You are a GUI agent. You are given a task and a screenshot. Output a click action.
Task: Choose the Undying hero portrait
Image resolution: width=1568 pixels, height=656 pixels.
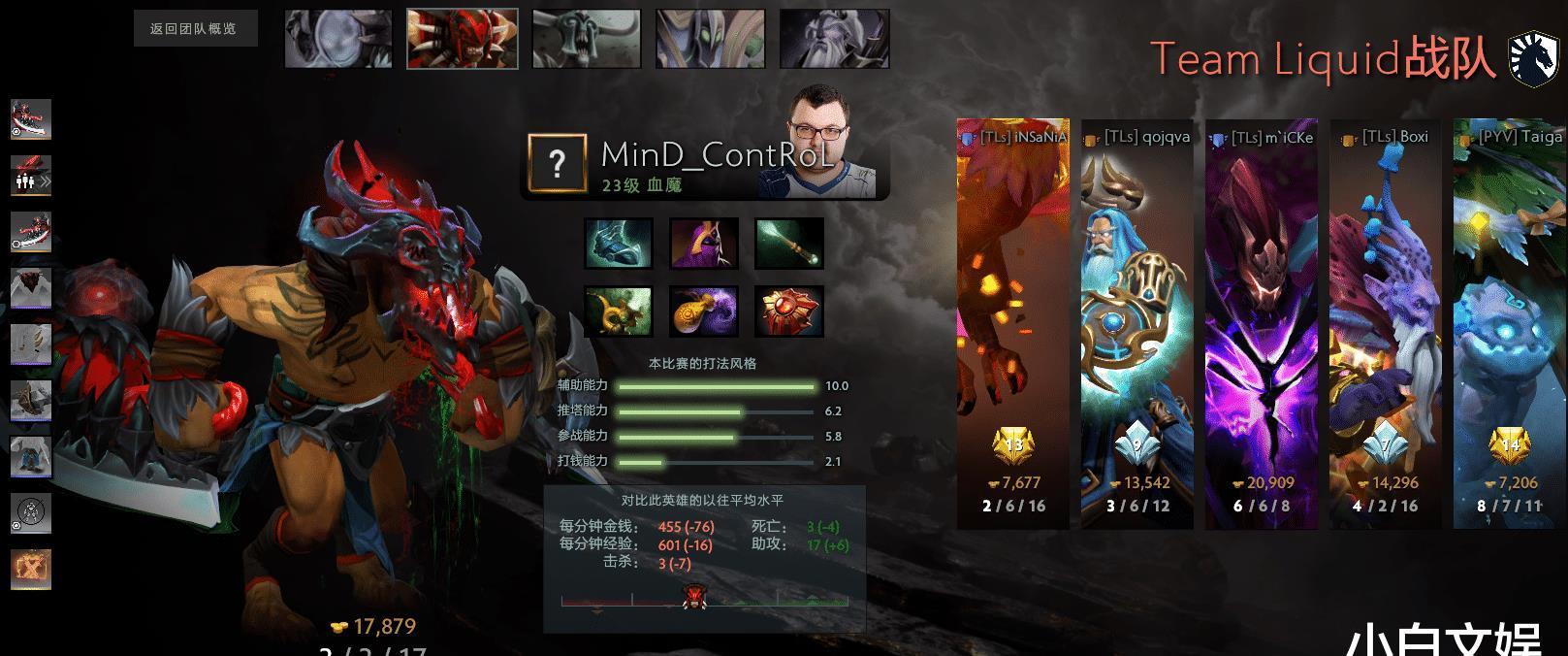(586, 39)
